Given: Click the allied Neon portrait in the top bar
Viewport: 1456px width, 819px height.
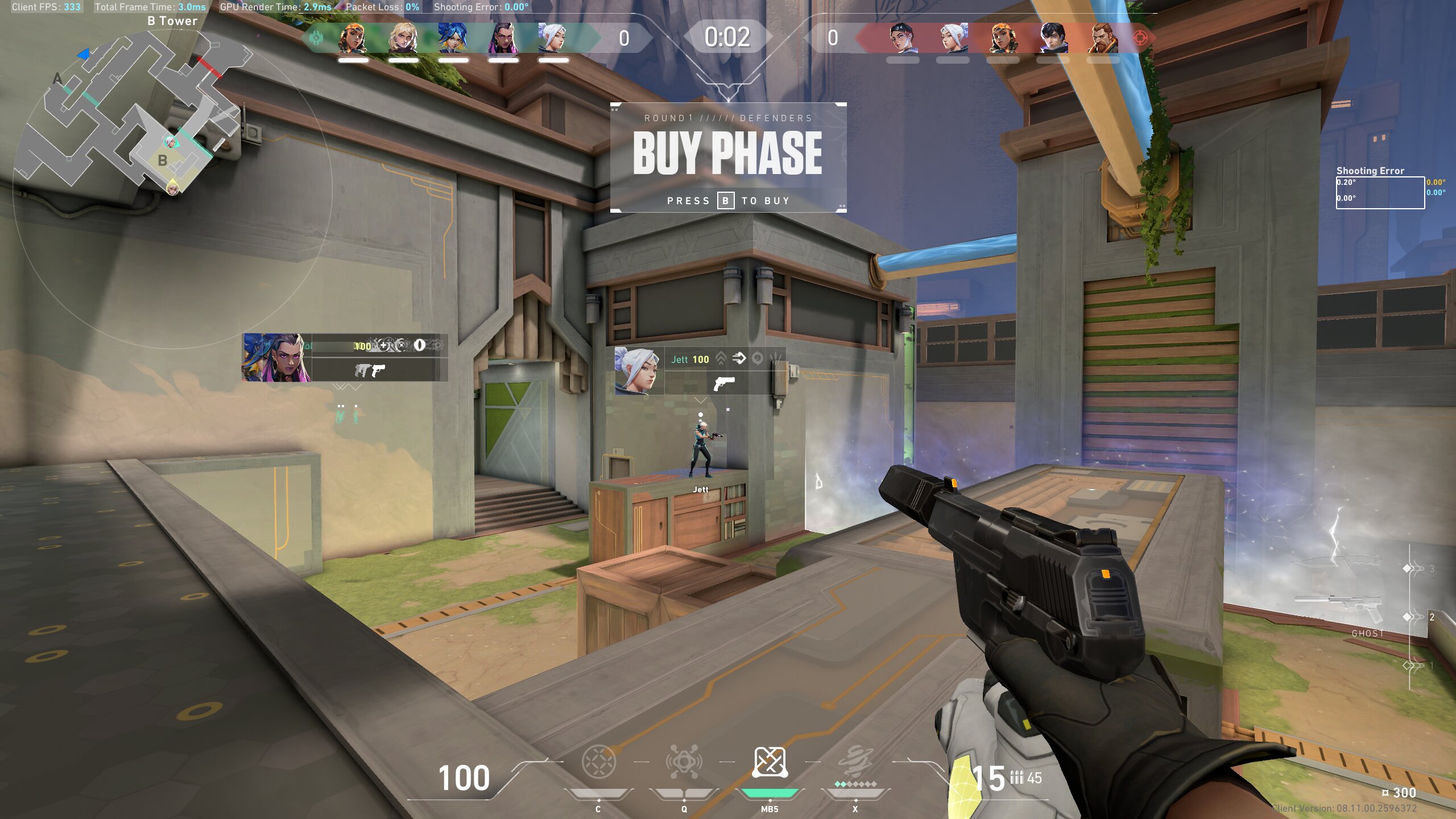Looking at the screenshot, I should (x=453, y=39).
